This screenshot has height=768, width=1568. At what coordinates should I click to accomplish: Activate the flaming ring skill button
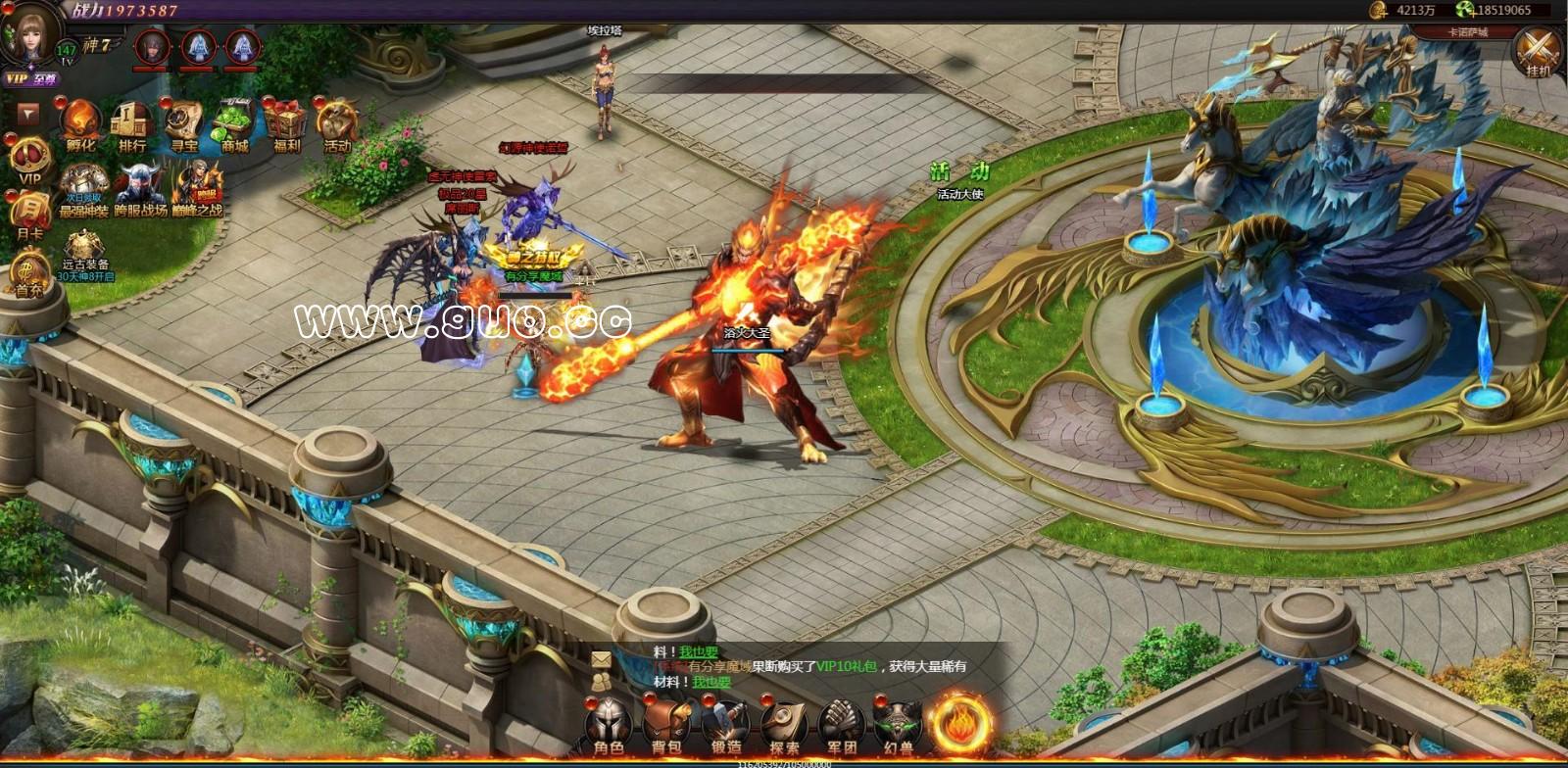coord(960,723)
